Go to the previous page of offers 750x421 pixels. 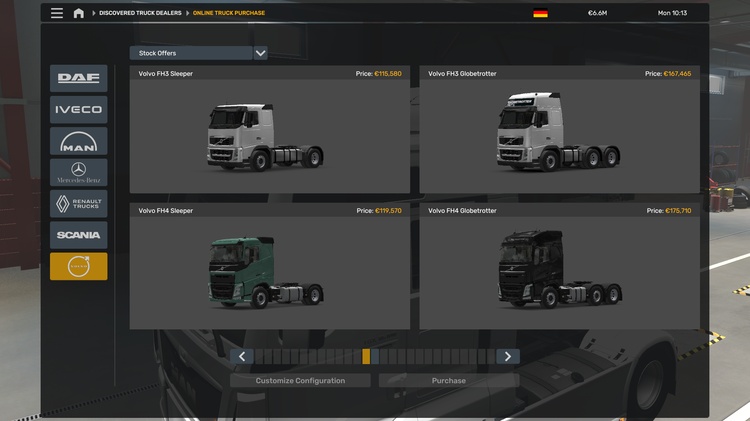(x=241, y=356)
